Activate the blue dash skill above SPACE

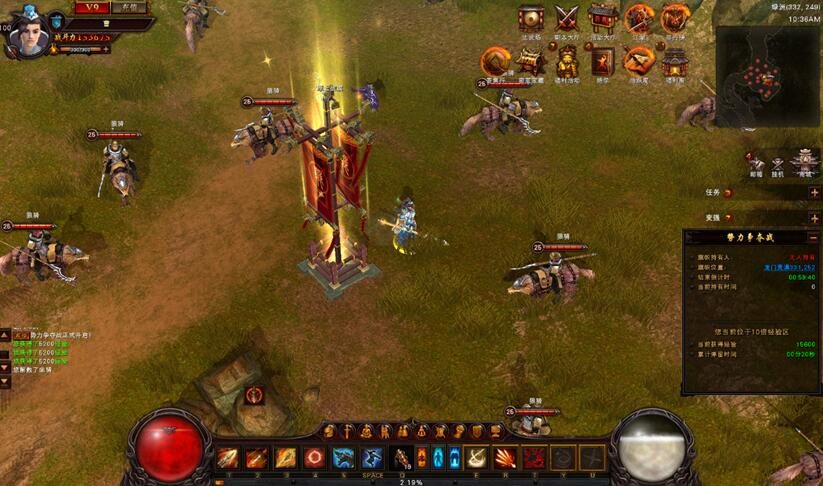(372, 458)
